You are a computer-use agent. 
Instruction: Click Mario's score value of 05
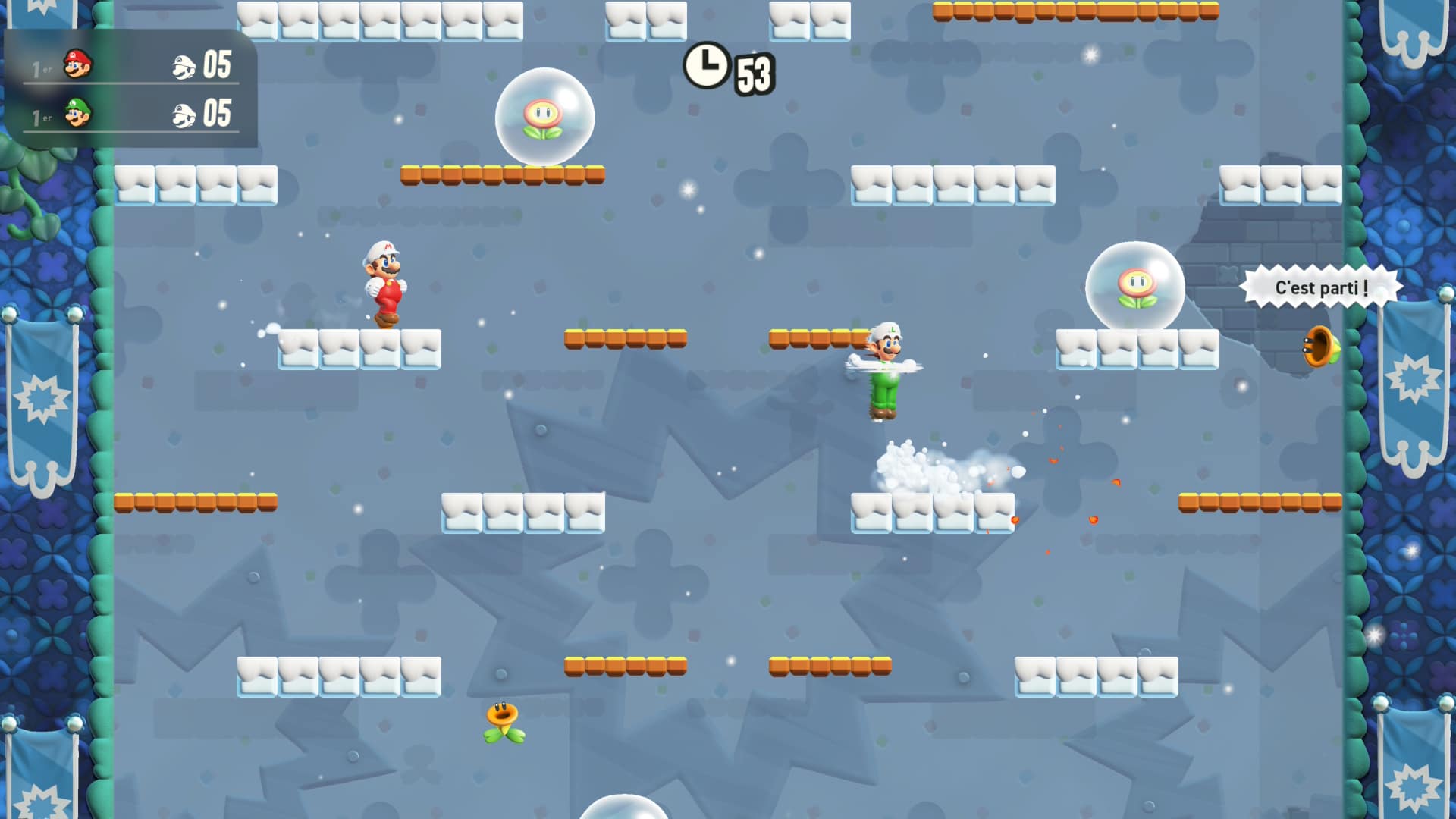(216, 65)
